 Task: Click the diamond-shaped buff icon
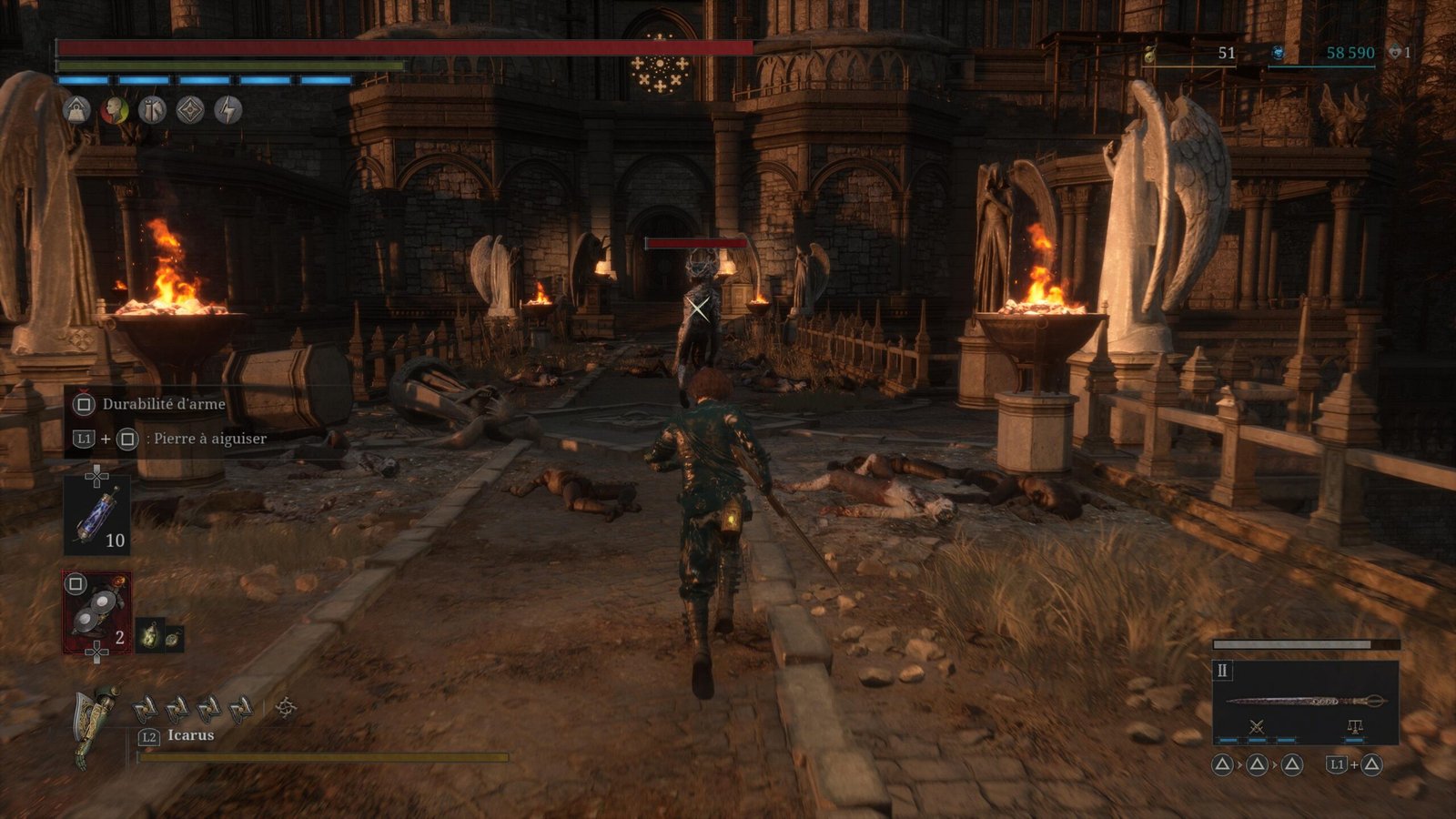click(x=190, y=111)
